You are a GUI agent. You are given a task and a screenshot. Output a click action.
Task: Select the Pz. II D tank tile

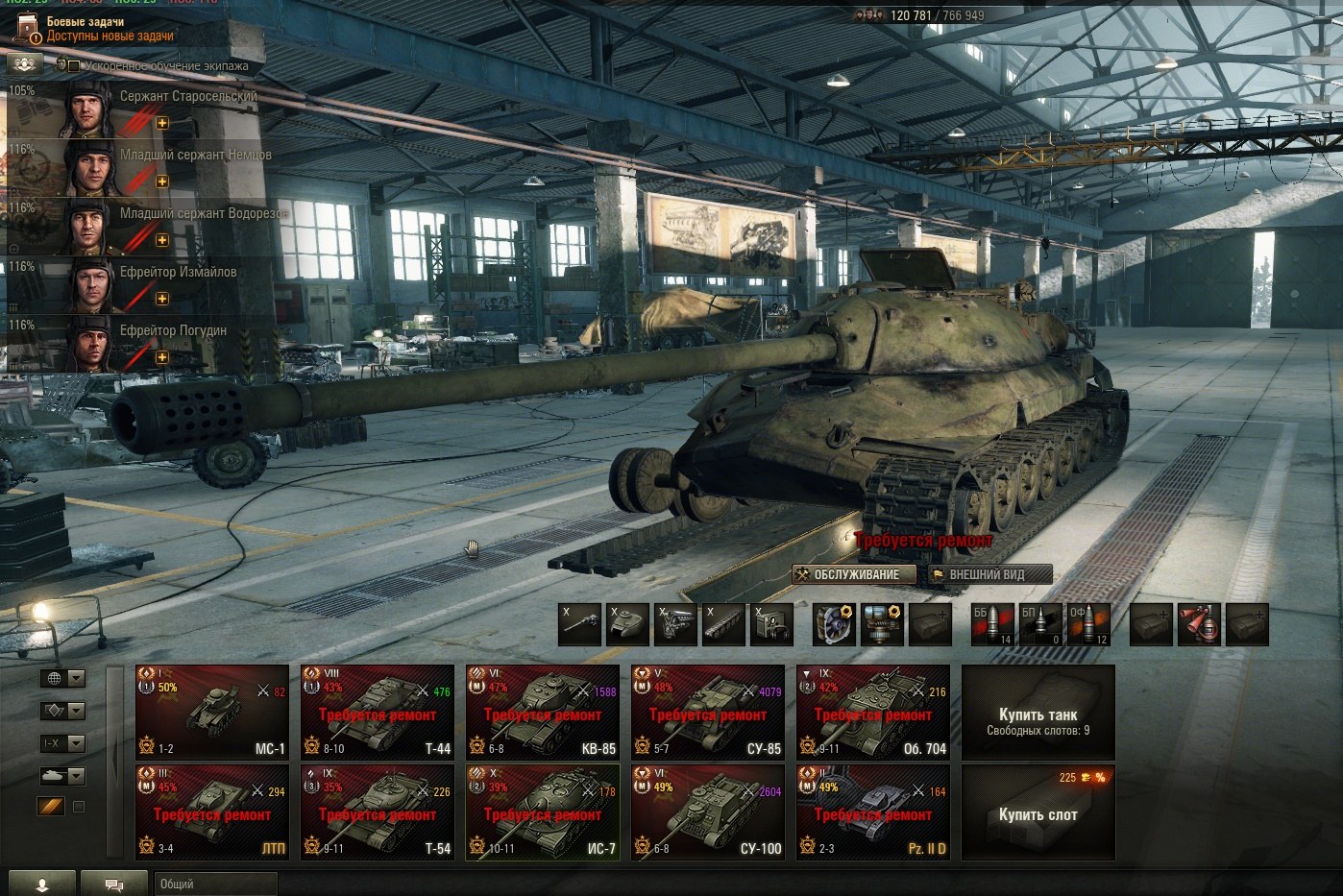[x=873, y=811]
